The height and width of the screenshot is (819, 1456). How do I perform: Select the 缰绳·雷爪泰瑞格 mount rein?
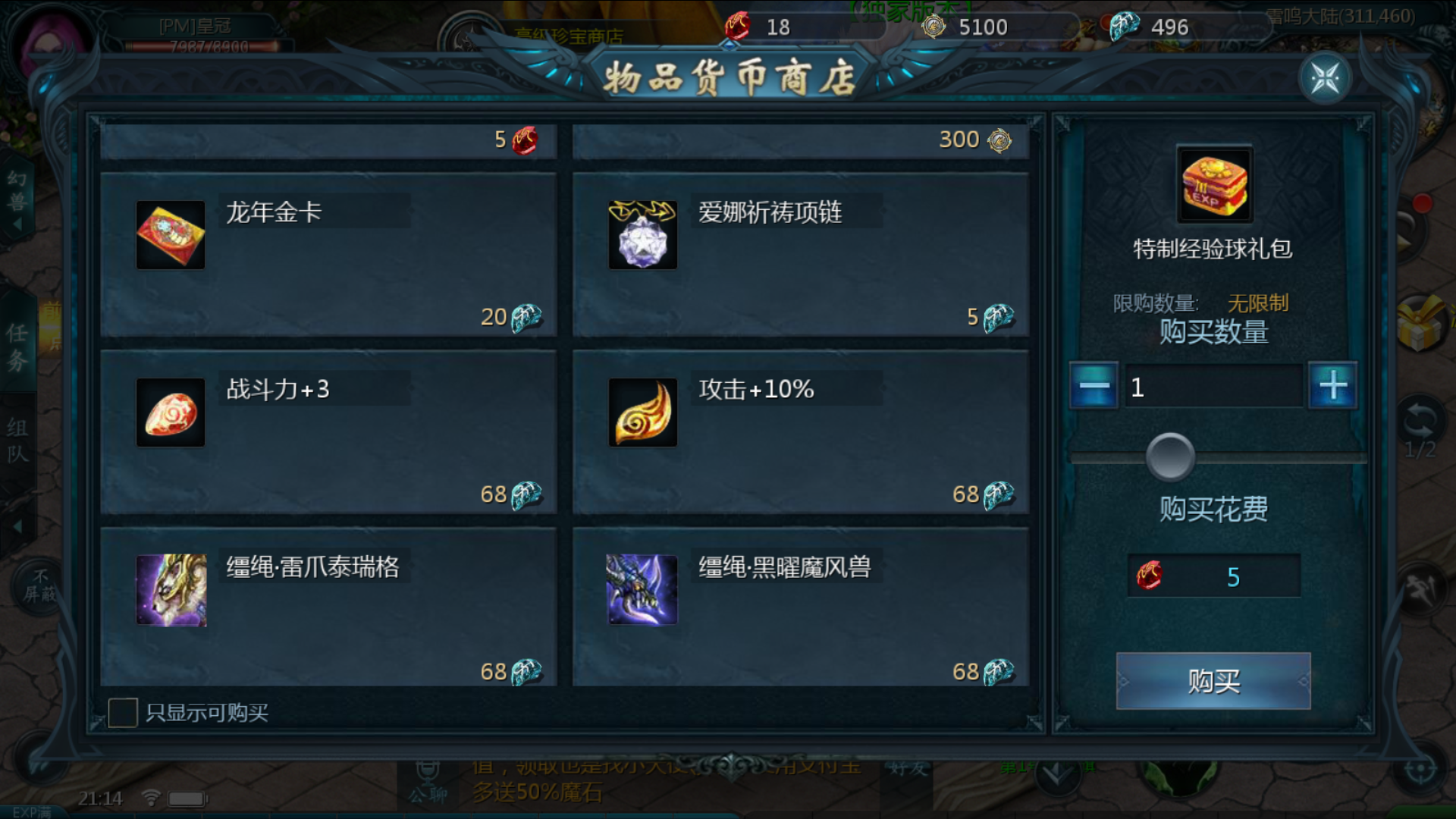[x=328, y=608]
